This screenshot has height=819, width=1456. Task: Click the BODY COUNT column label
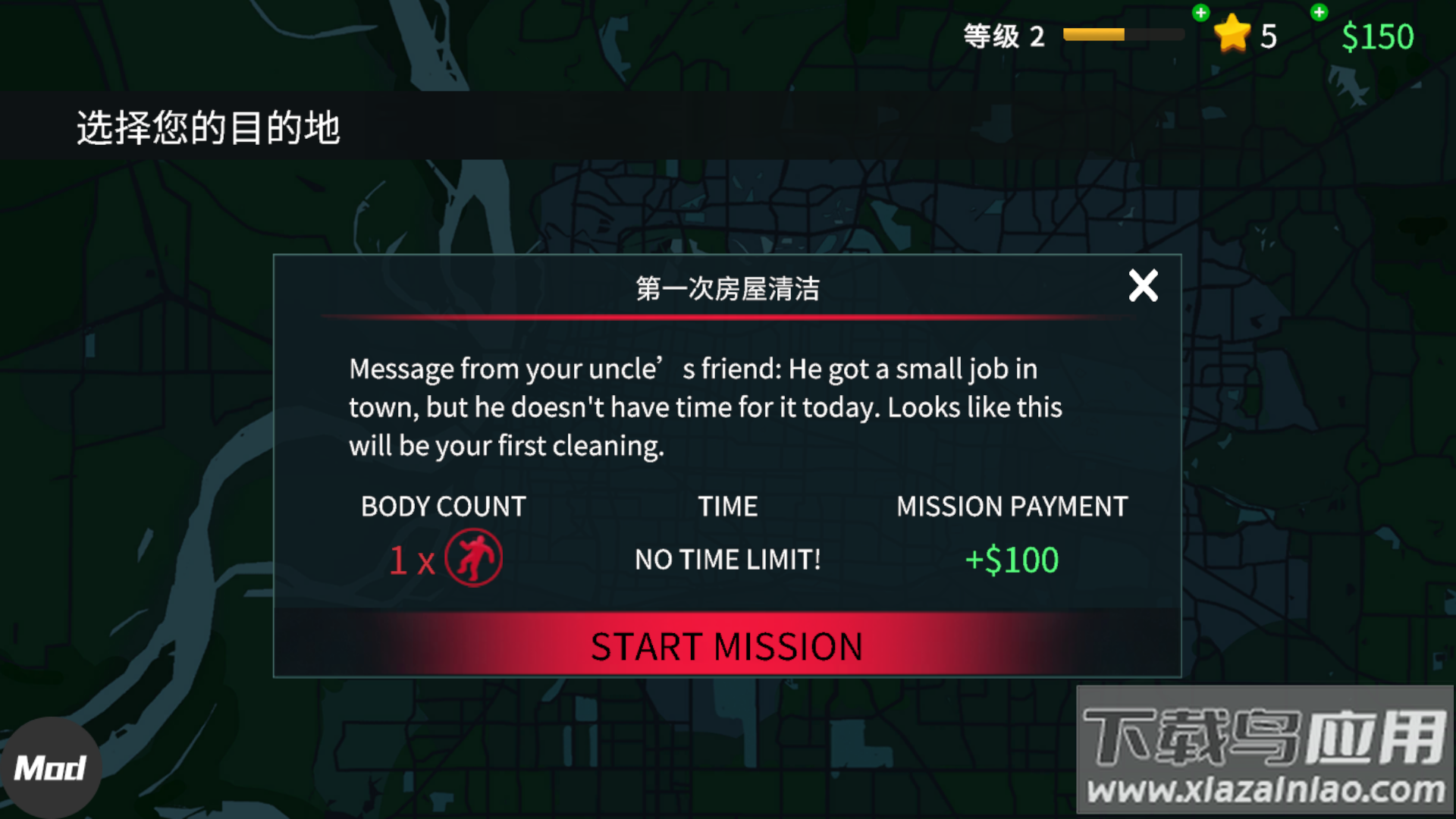pos(444,506)
